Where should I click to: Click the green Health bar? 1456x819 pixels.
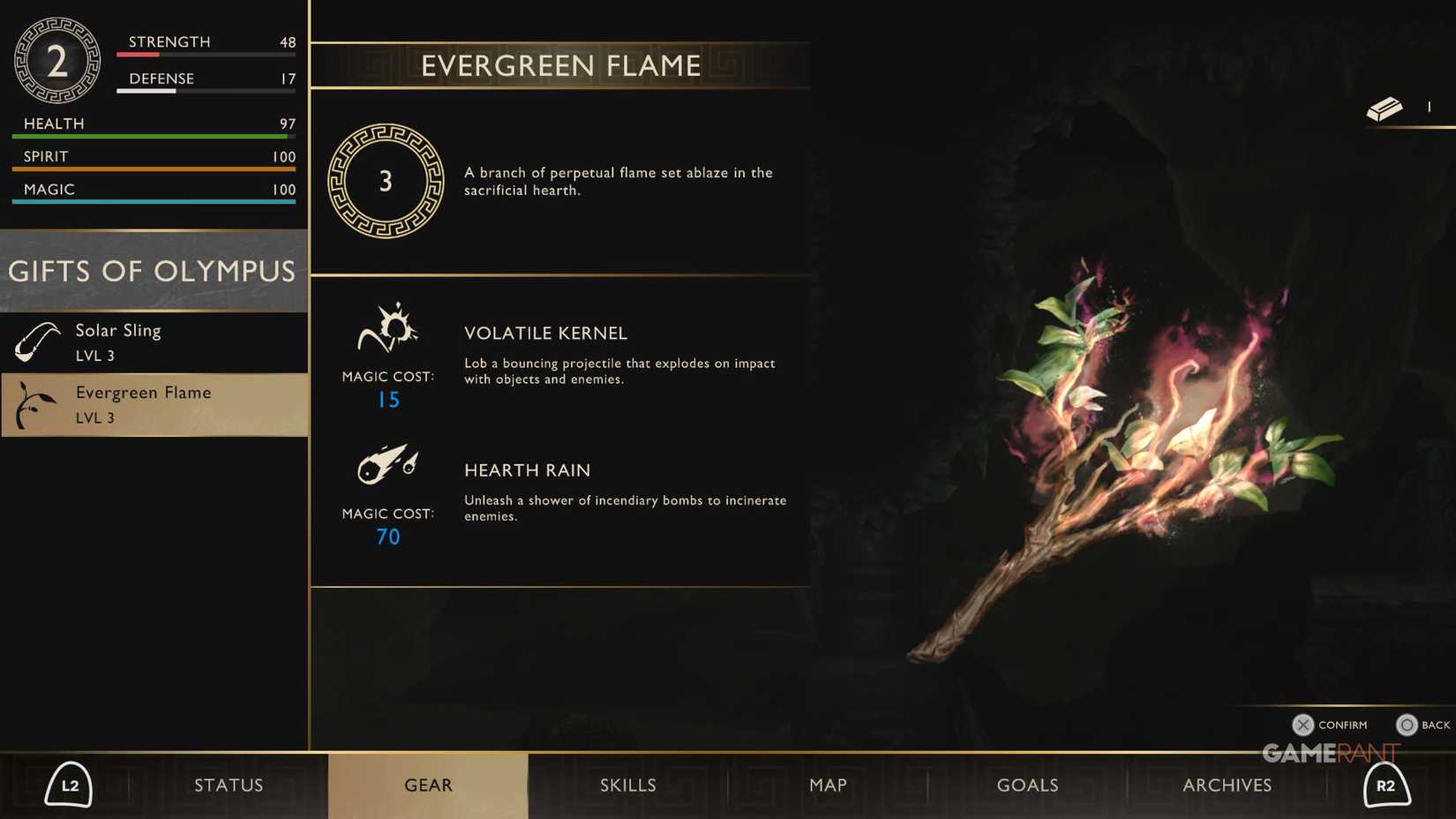tap(152, 138)
